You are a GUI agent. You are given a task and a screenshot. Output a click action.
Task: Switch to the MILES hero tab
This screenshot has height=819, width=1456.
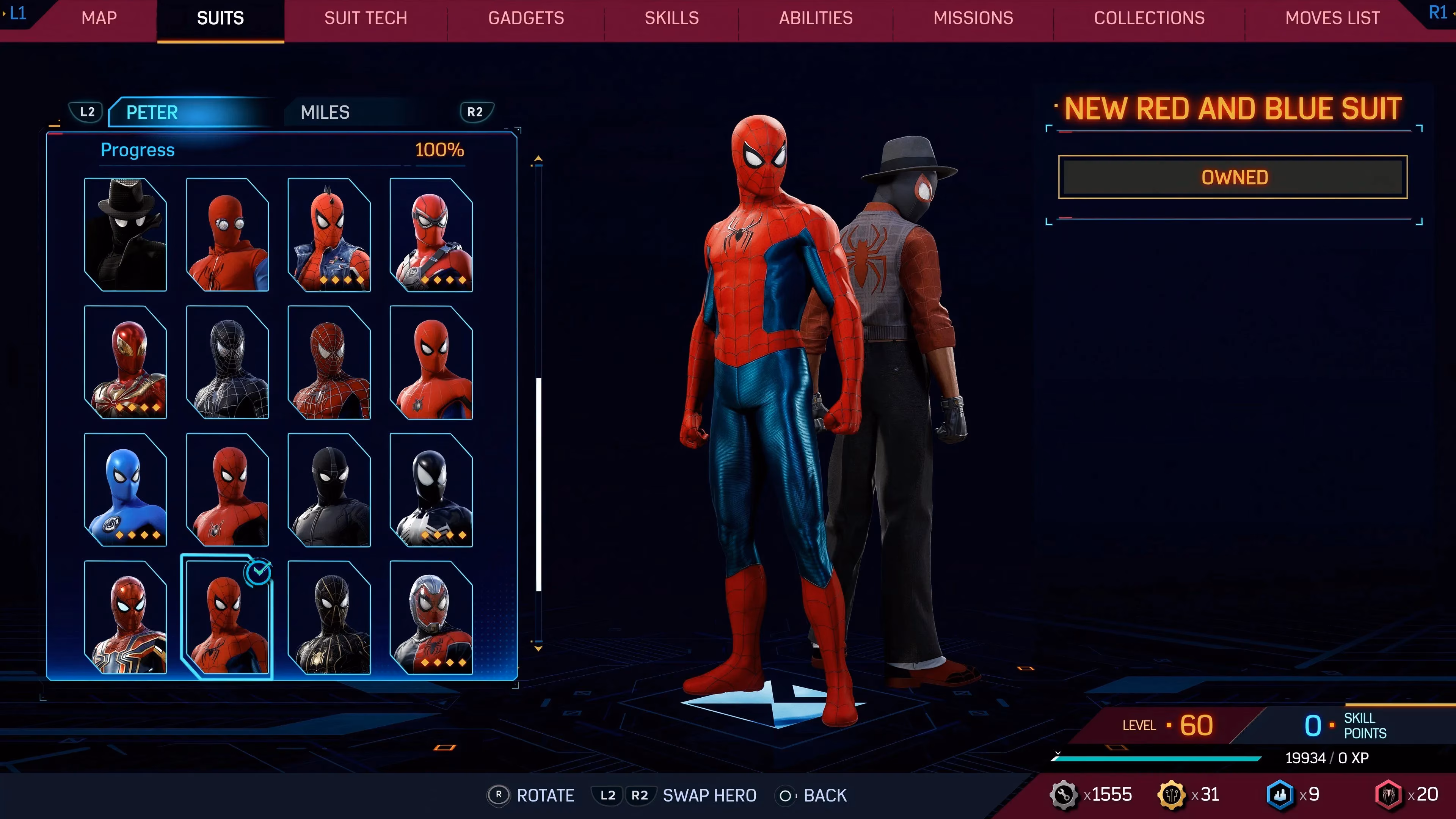pyautogui.click(x=325, y=112)
